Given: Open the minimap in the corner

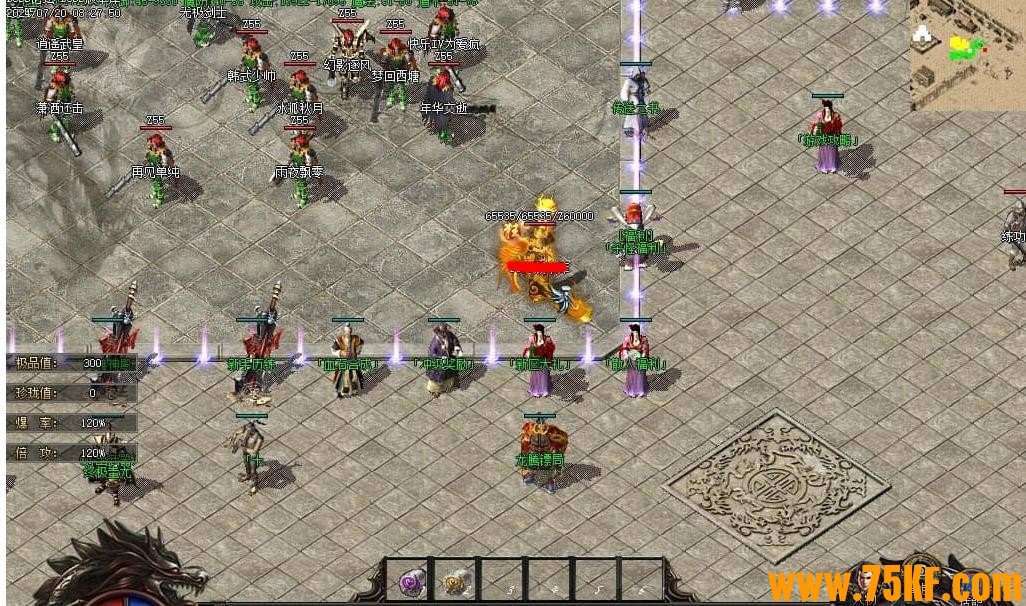Looking at the screenshot, I should tap(966, 53).
